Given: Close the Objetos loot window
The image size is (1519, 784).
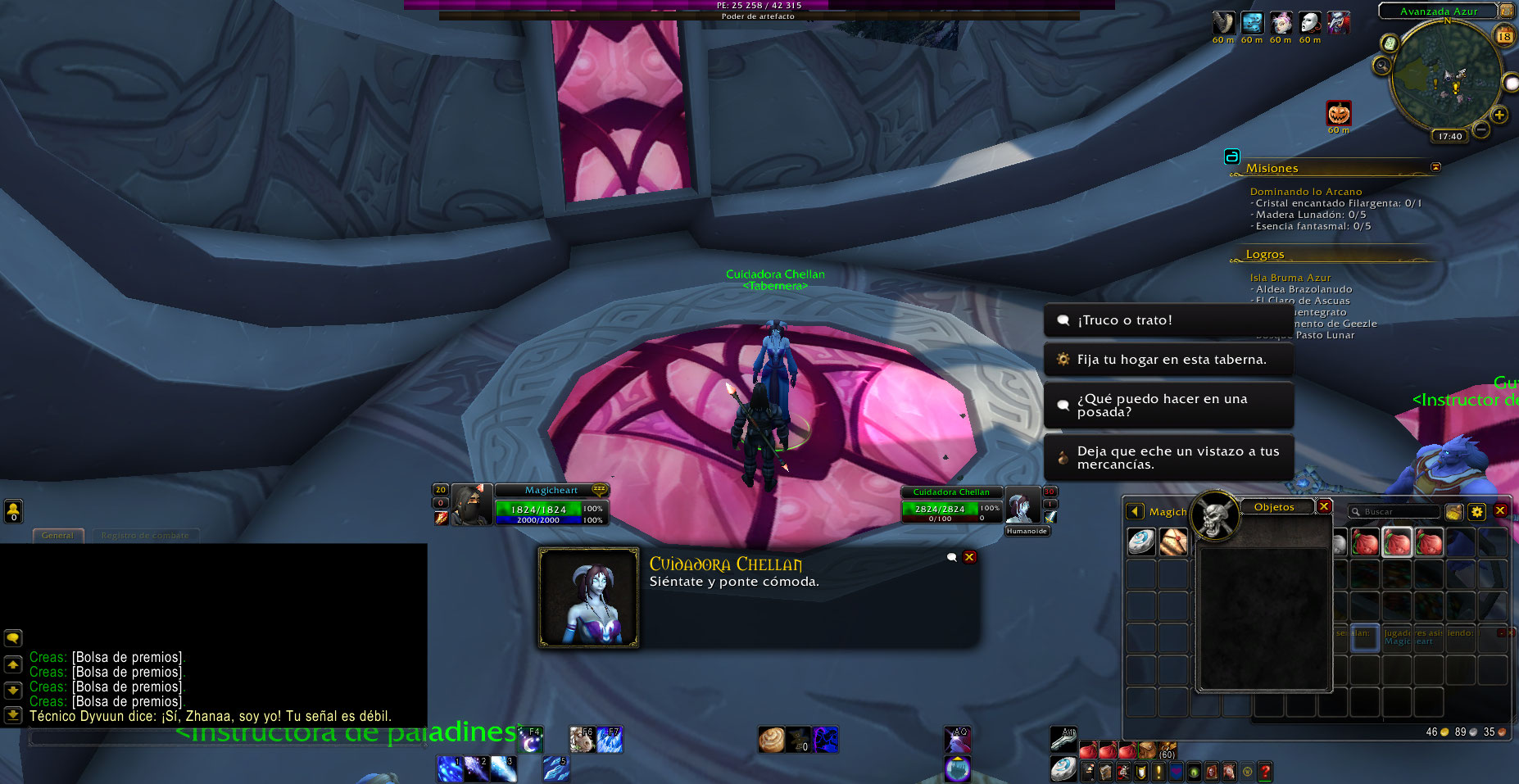Looking at the screenshot, I should click(1323, 507).
